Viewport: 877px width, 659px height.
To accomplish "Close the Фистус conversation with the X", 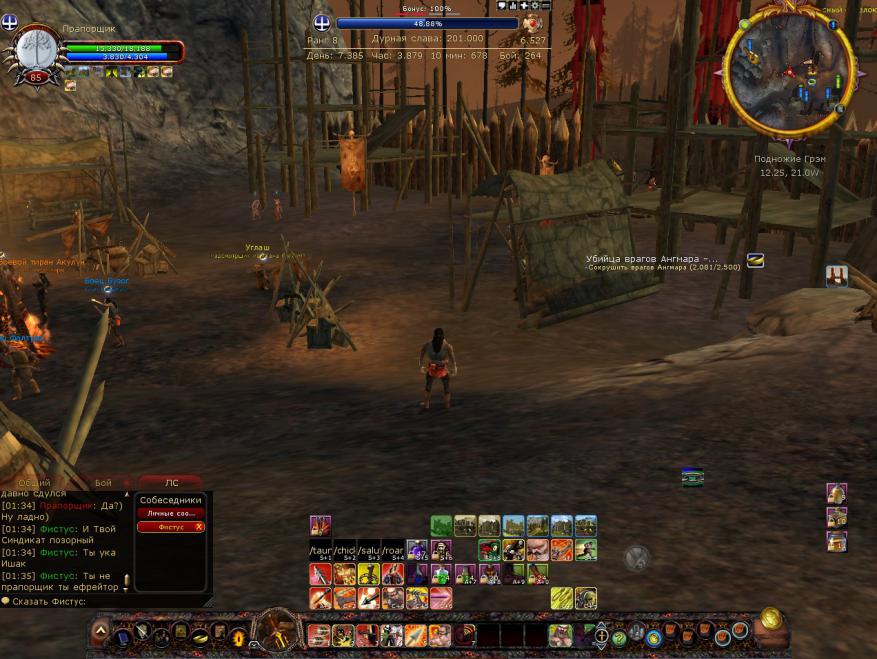I will (199, 526).
